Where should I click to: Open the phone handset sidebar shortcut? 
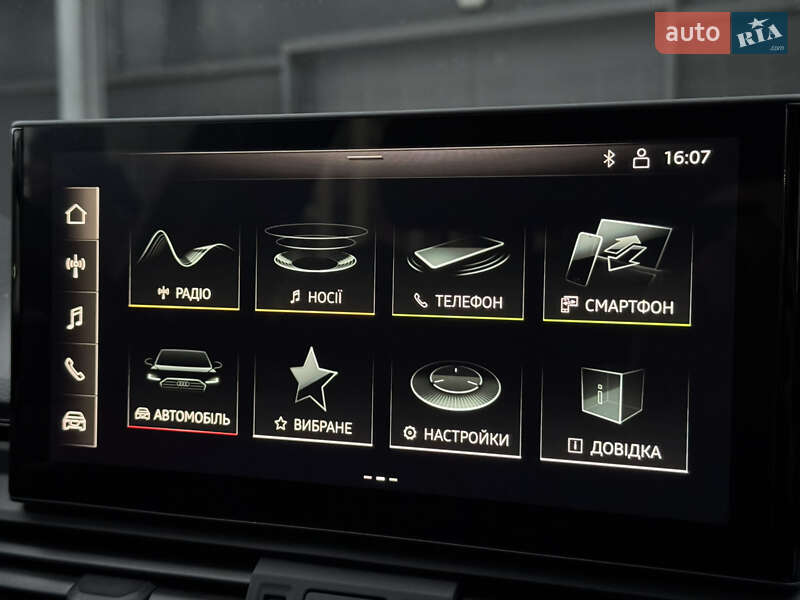[x=76, y=369]
